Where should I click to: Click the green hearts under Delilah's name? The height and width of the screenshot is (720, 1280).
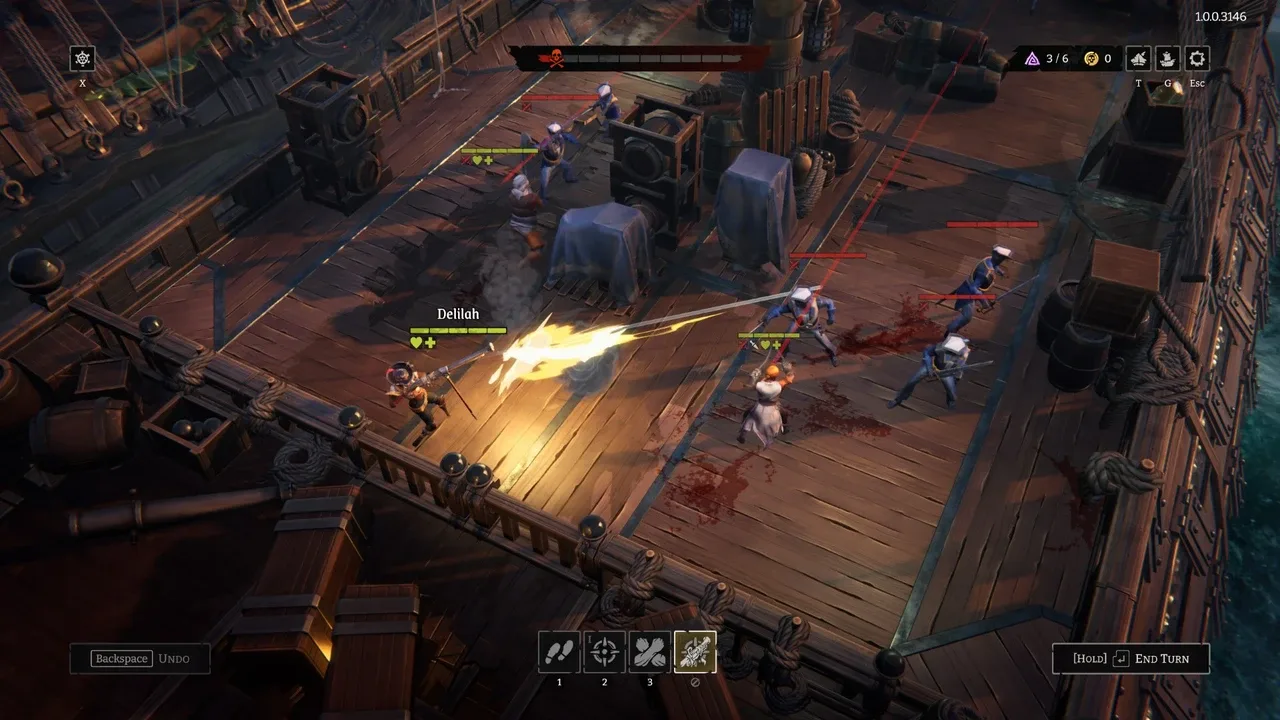[424, 340]
